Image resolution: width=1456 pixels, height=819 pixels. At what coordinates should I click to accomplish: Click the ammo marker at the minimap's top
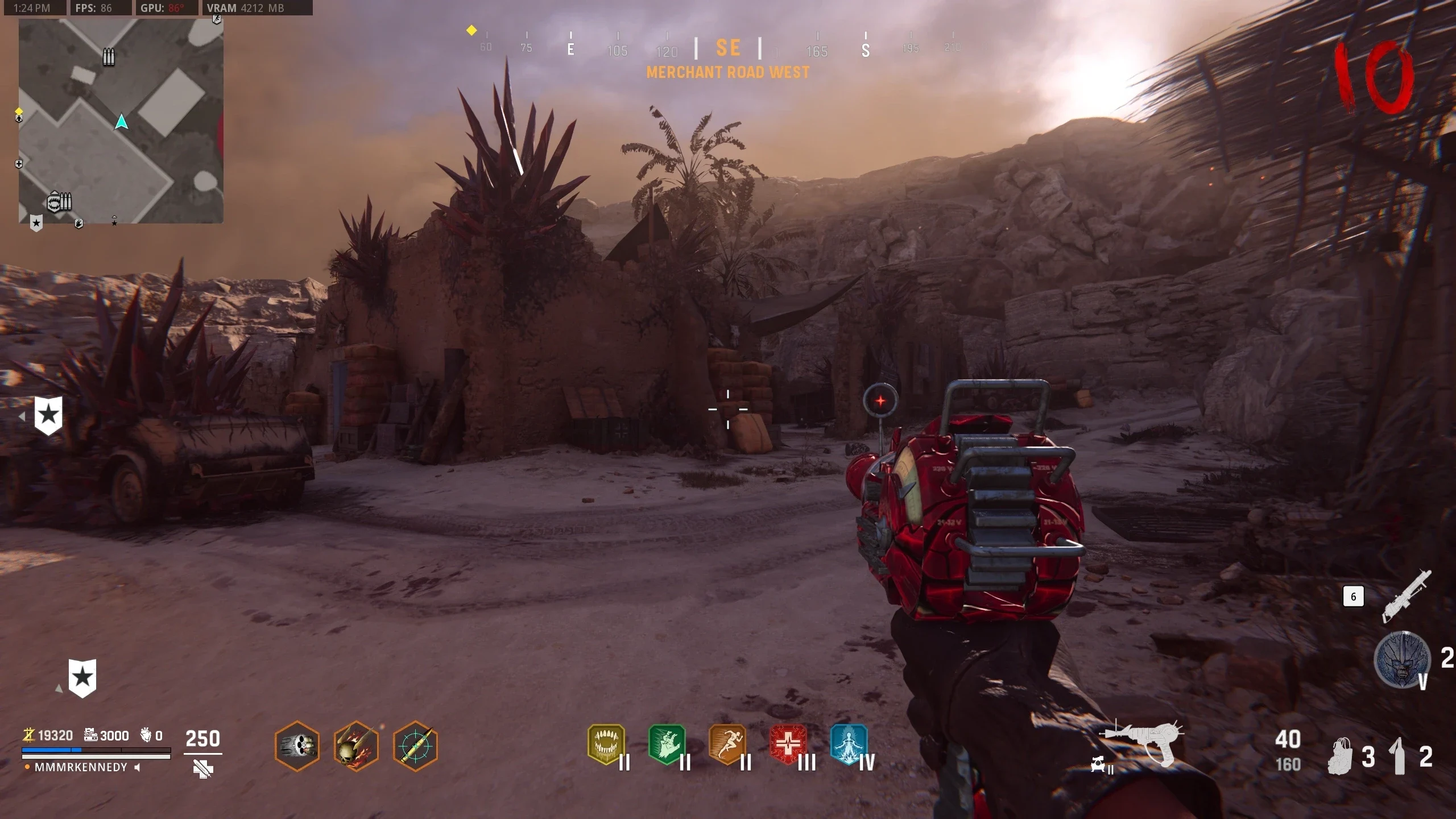tap(109, 57)
